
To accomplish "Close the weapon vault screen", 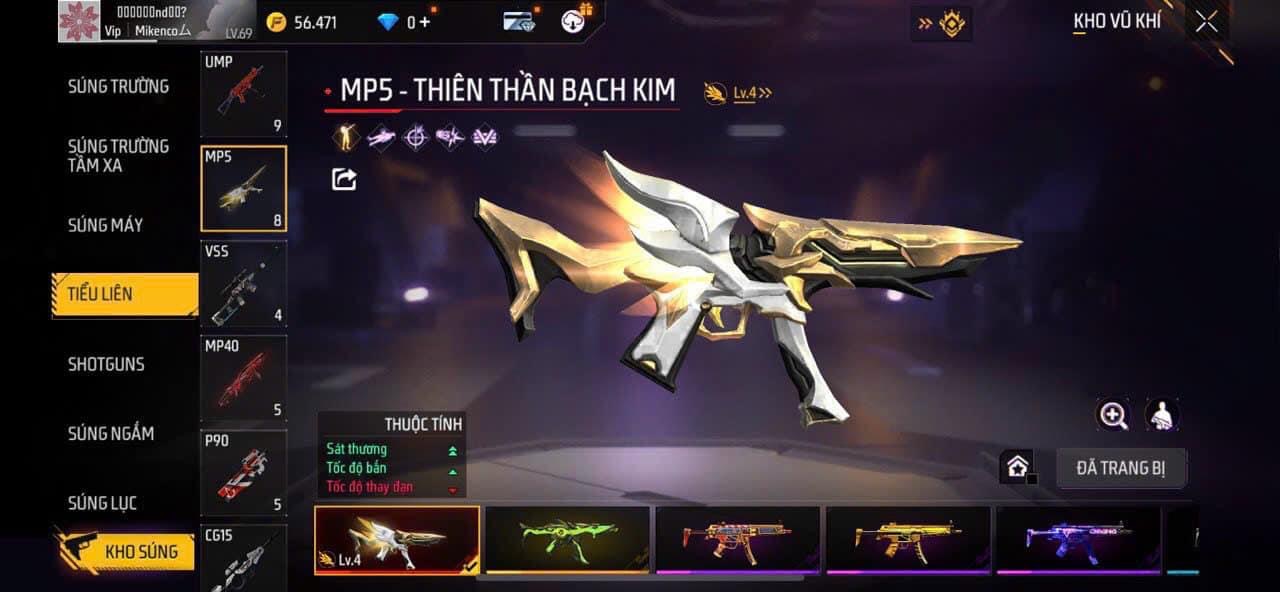I will [1206, 22].
